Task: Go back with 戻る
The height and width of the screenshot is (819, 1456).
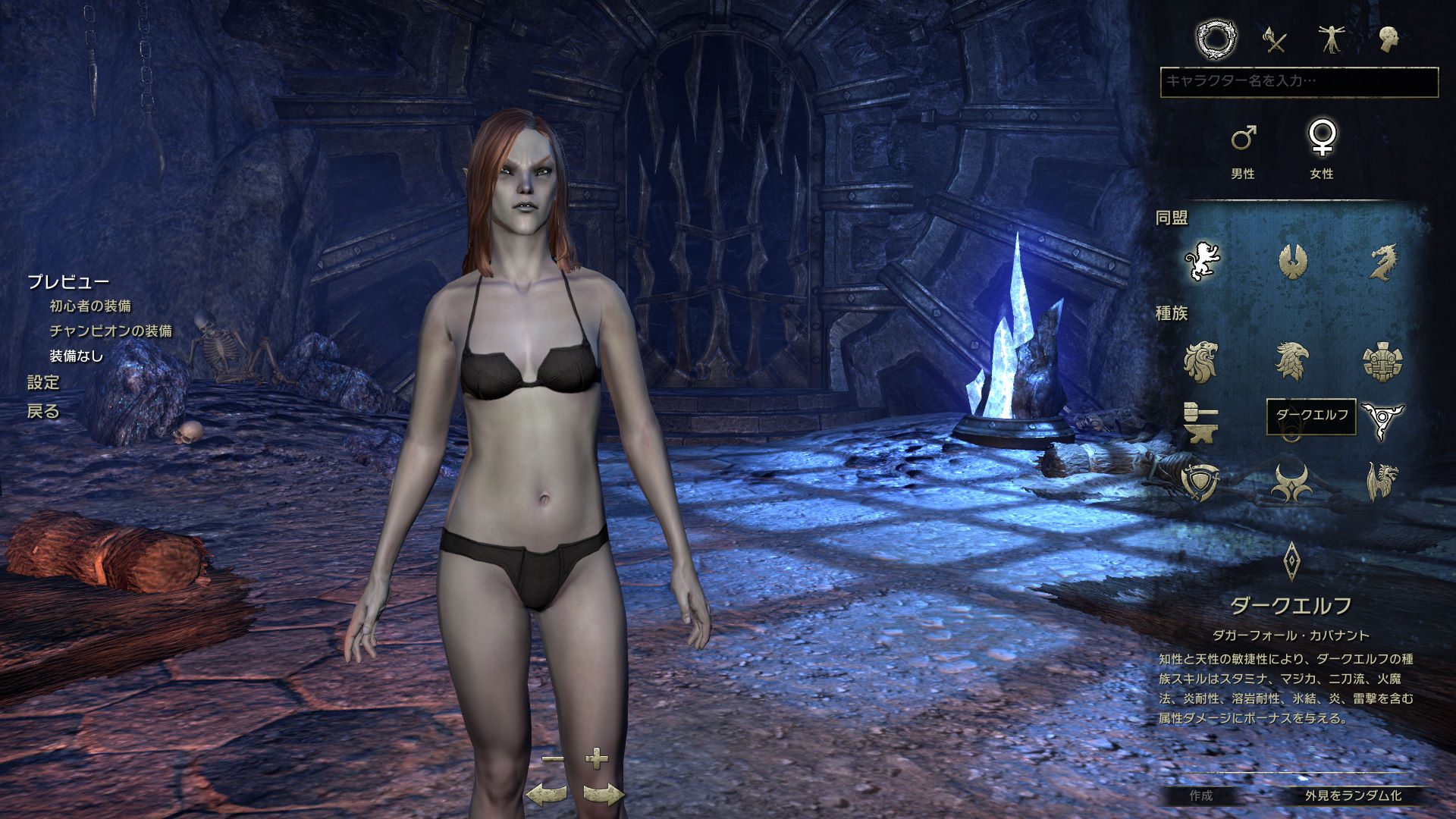Action: click(43, 412)
